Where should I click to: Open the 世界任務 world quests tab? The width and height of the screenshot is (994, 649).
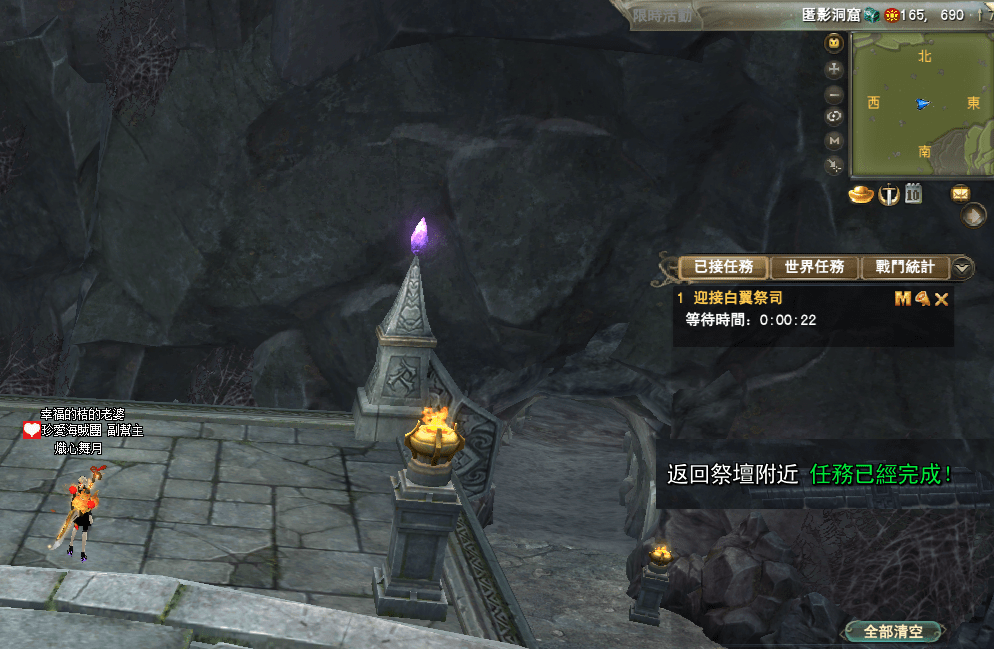814,267
